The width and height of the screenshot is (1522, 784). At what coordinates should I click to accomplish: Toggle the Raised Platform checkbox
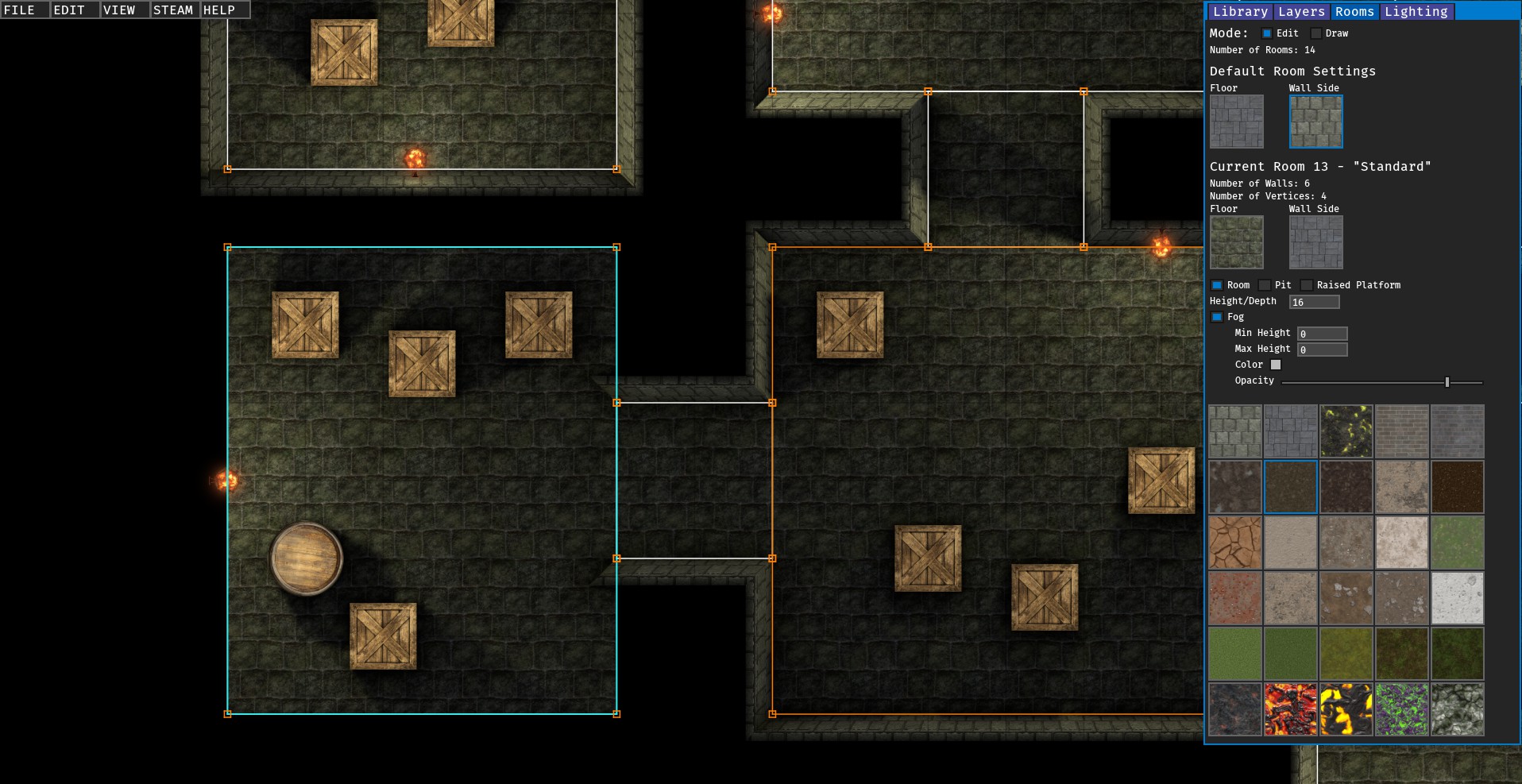tap(1307, 284)
